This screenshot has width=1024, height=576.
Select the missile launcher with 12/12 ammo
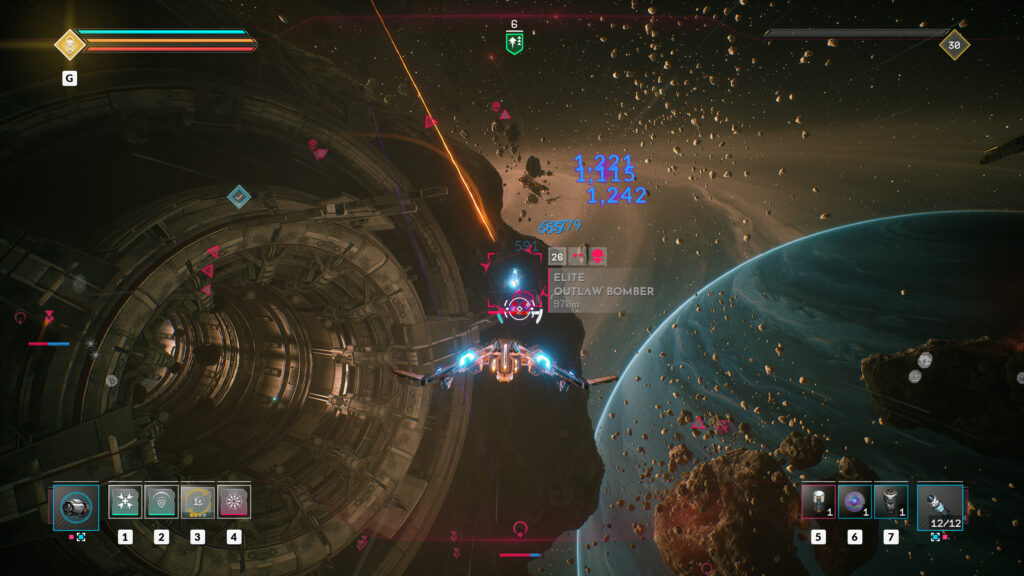(x=940, y=506)
